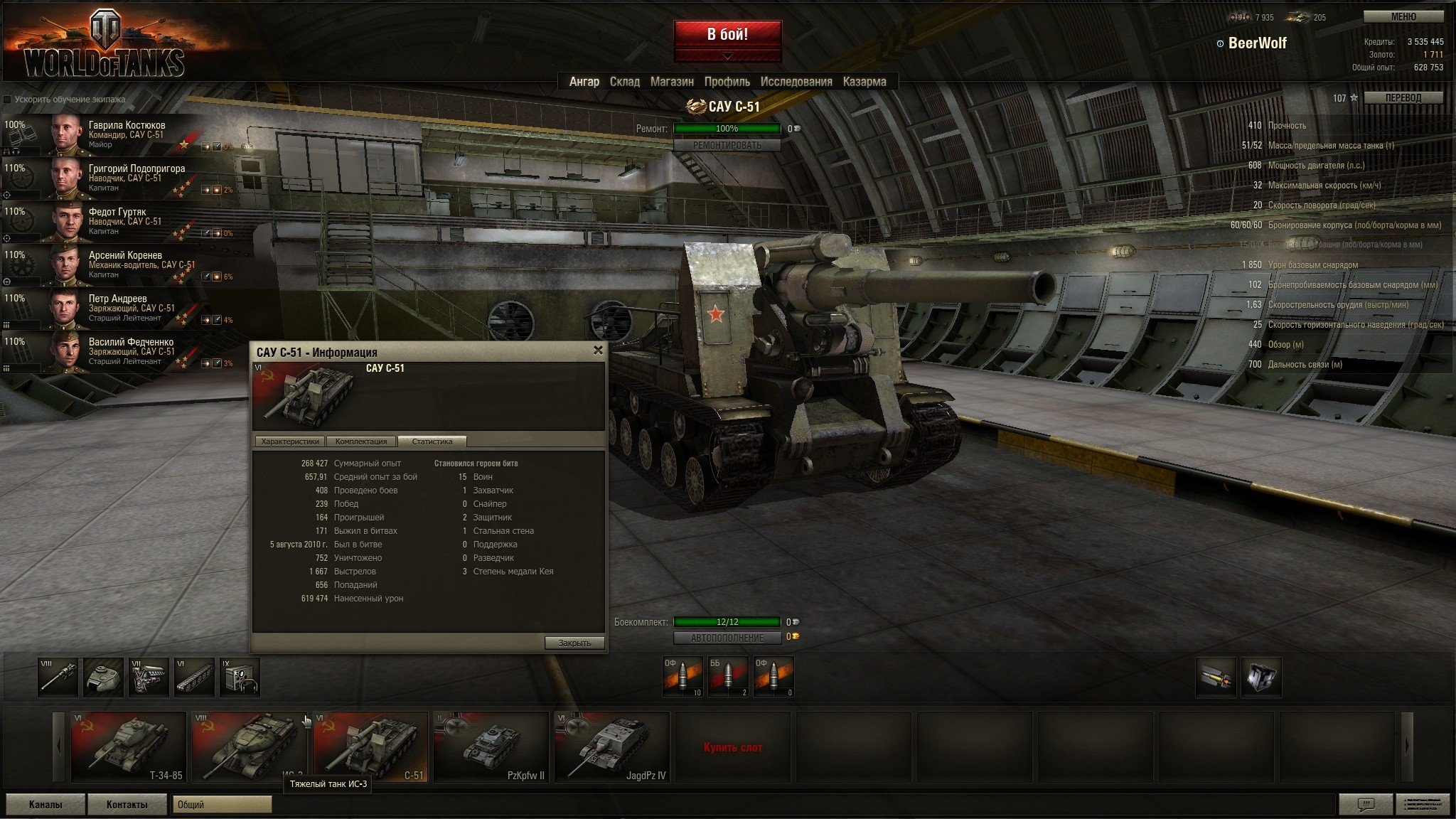
Task: Start battle with the red В бой! button
Action: coord(727,35)
